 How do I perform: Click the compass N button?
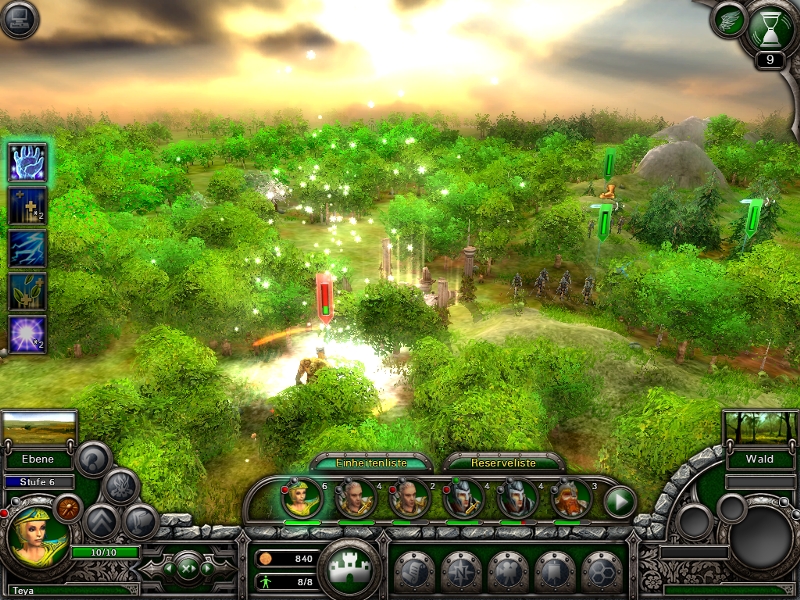[x=460, y=572]
